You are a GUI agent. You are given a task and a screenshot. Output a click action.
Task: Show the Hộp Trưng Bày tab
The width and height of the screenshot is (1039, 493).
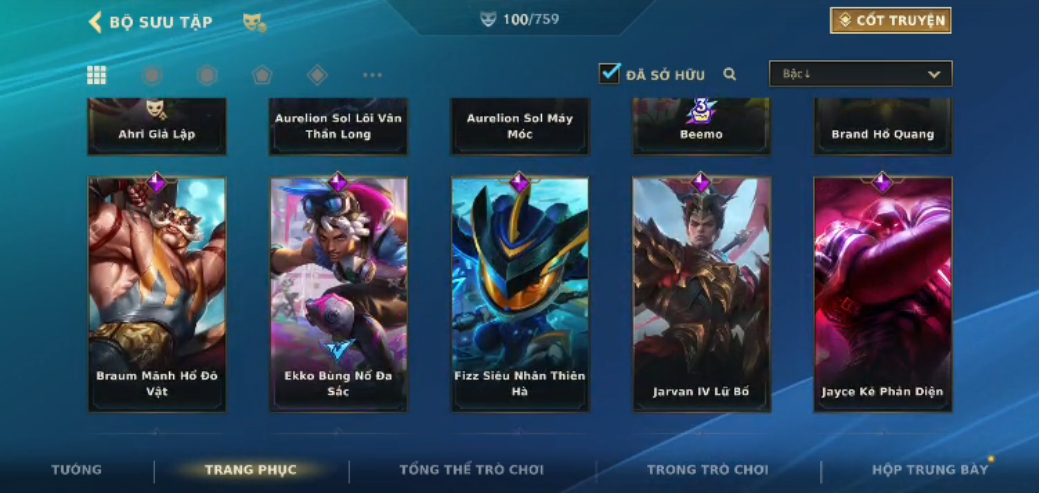929,469
